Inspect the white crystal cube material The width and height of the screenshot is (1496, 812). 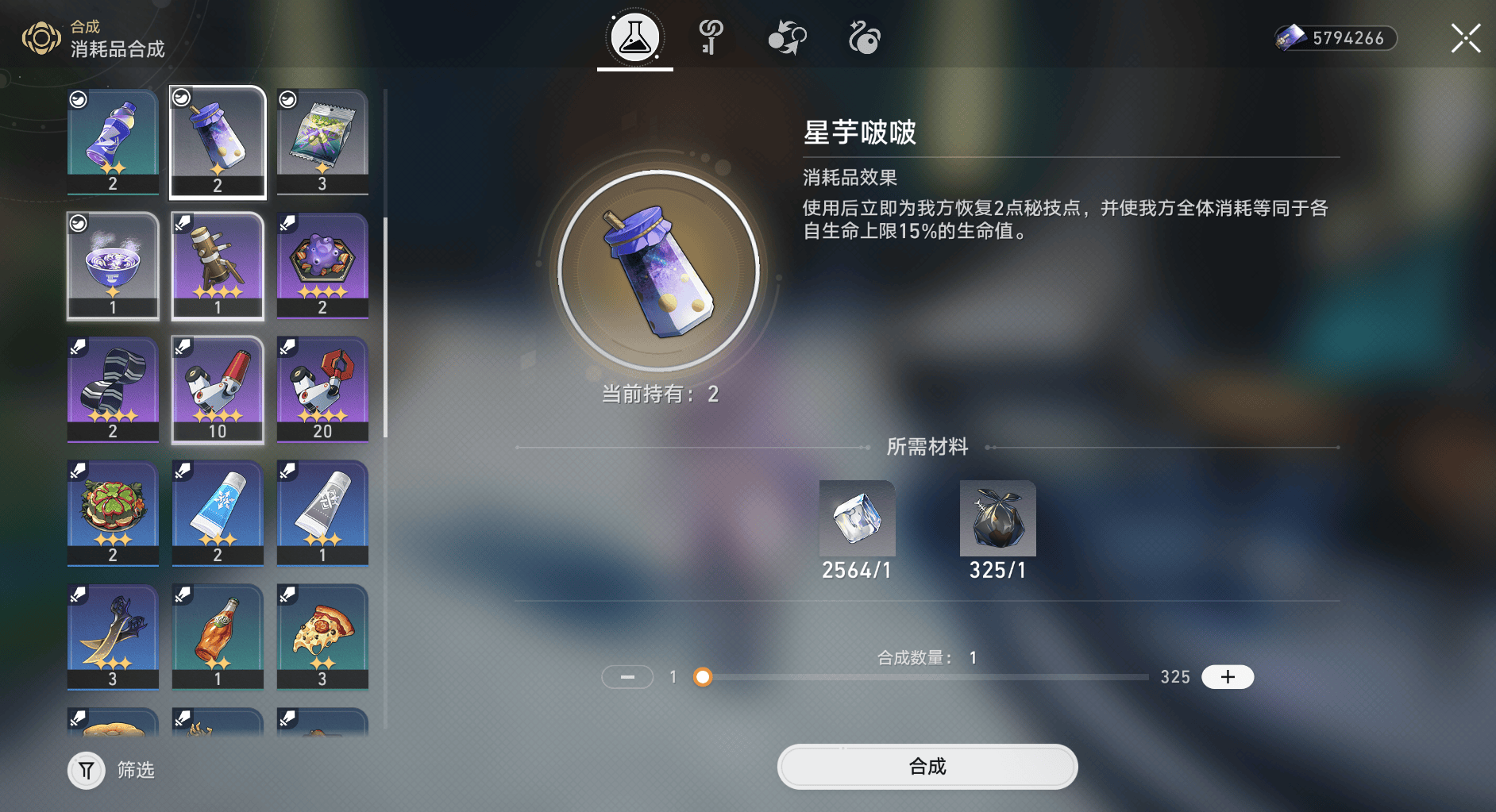point(857,518)
